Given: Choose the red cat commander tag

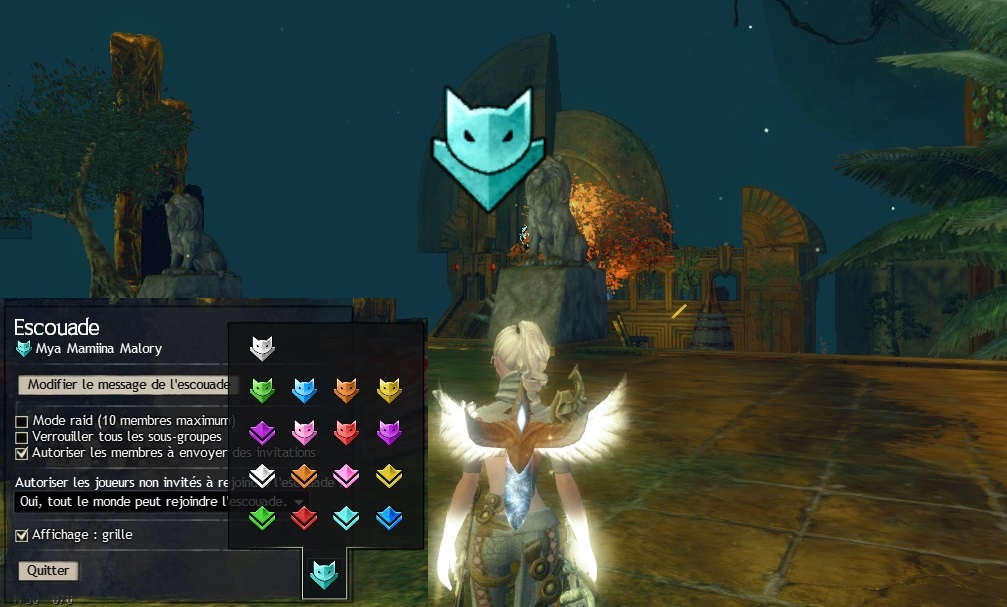Looking at the screenshot, I should pos(346,432).
